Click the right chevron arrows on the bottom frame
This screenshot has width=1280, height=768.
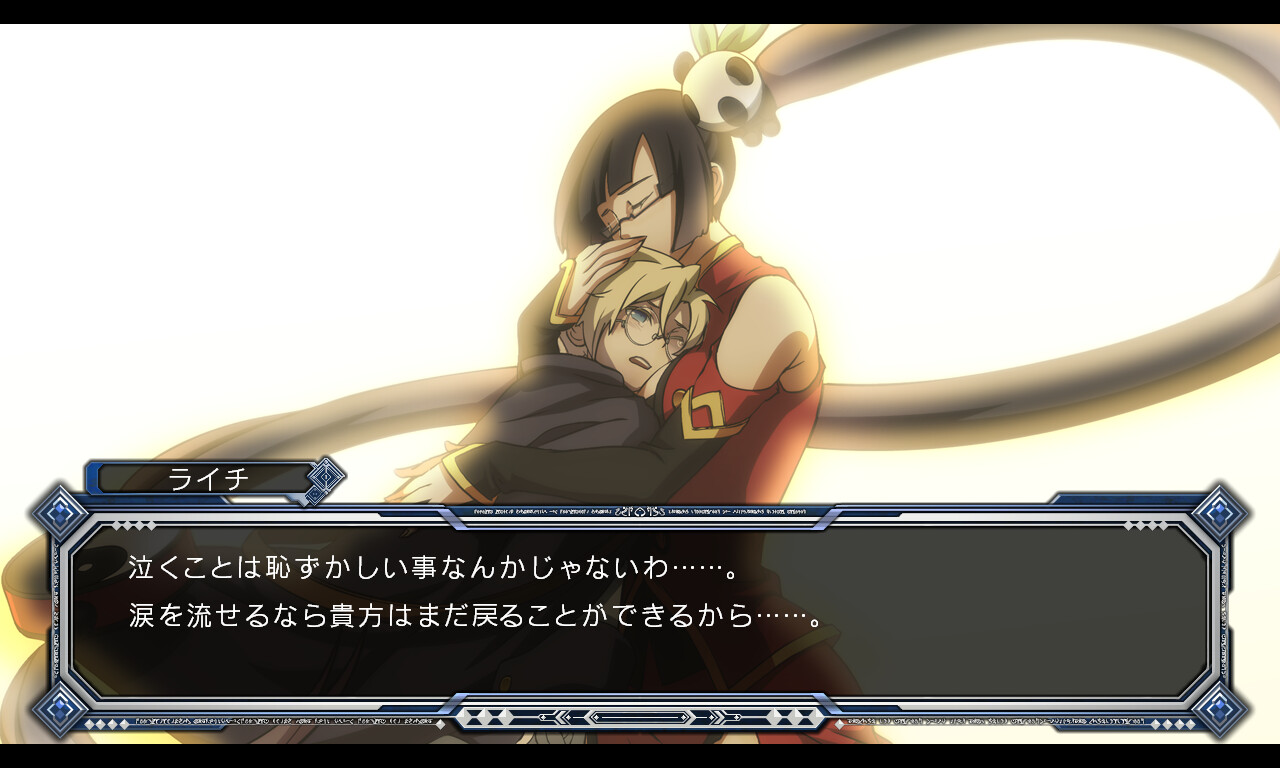[x=717, y=716]
